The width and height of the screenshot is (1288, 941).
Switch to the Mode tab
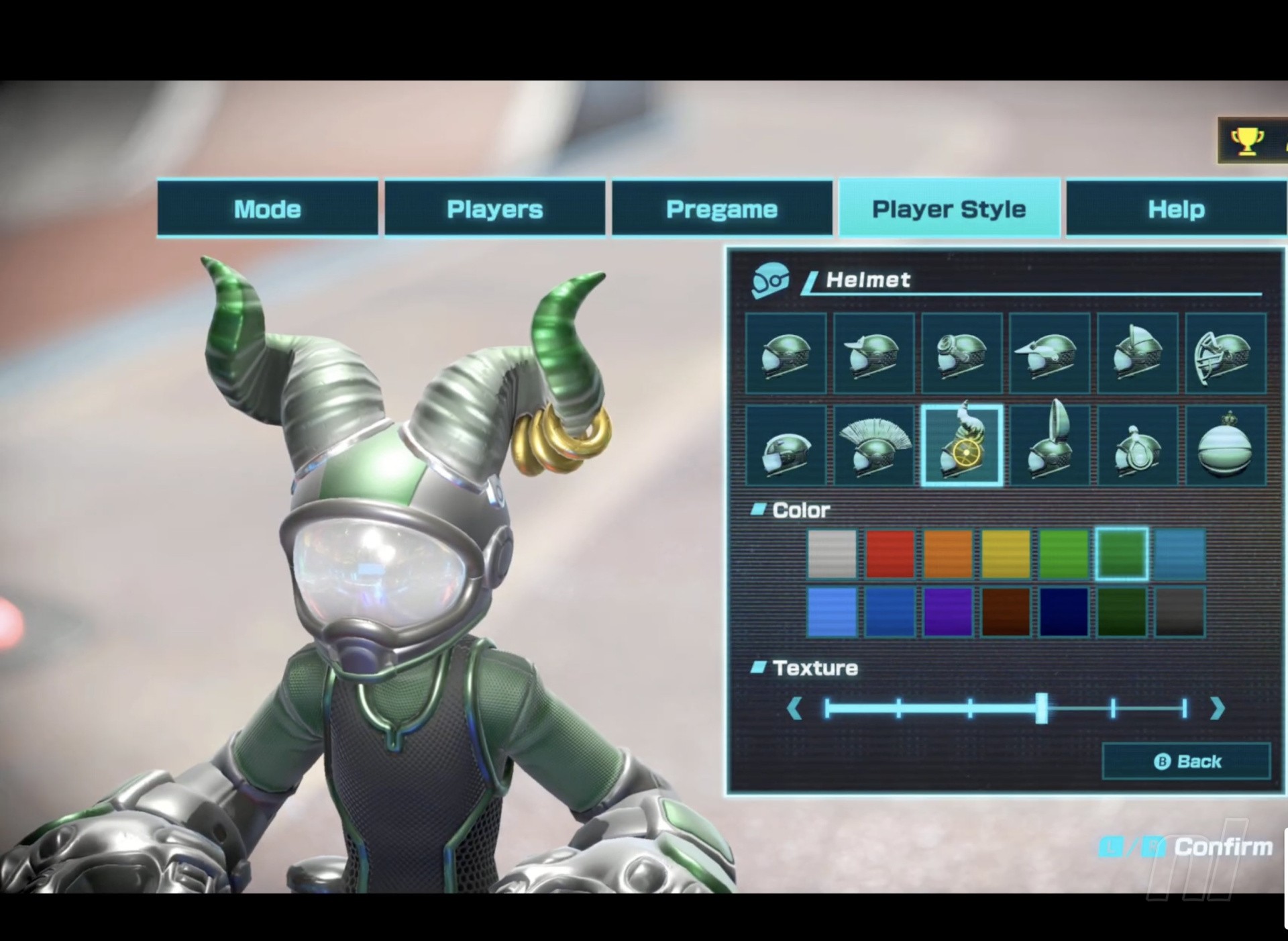coord(267,209)
